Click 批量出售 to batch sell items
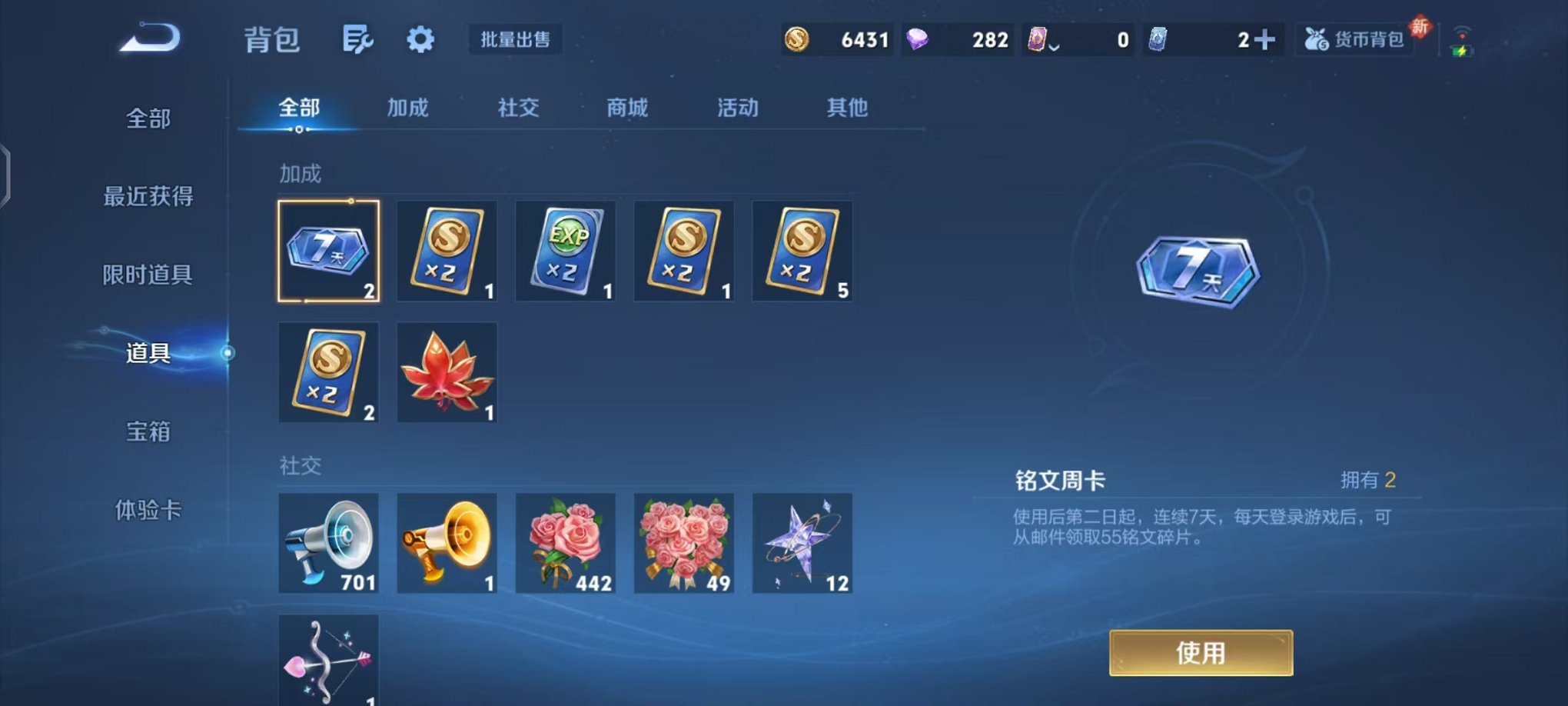Viewport: 1568px width, 706px height. click(516, 41)
